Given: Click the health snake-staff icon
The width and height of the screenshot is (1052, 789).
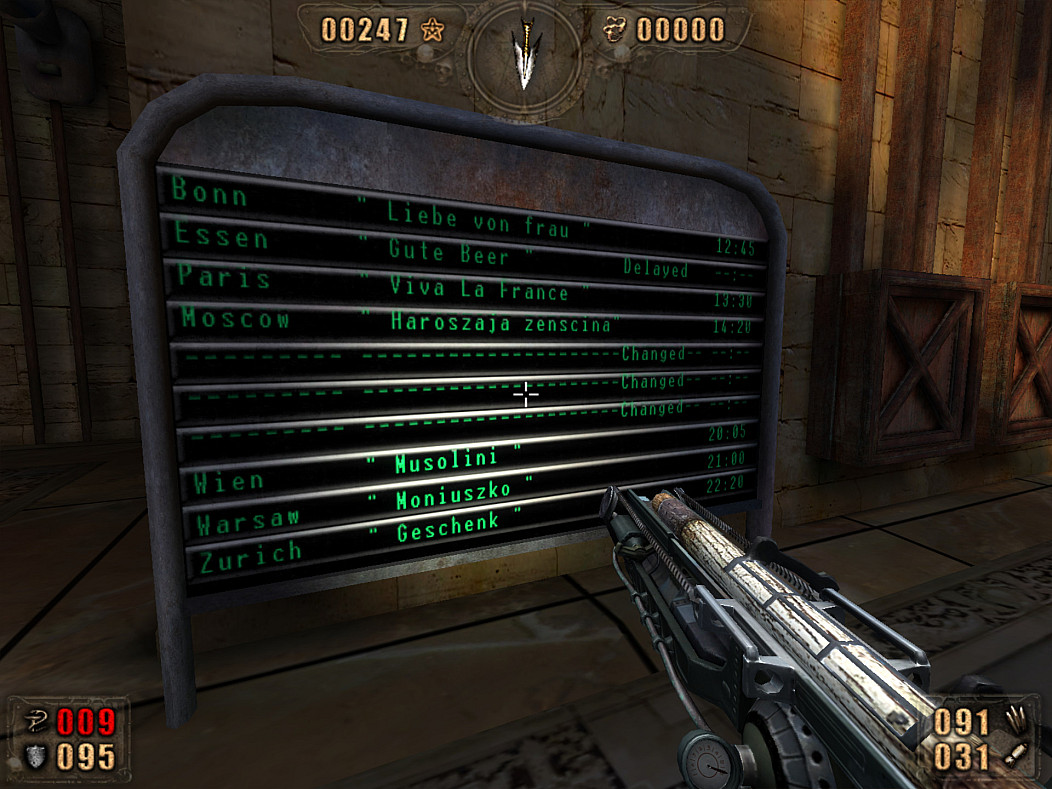Looking at the screenshot, I should coord(33,720).
